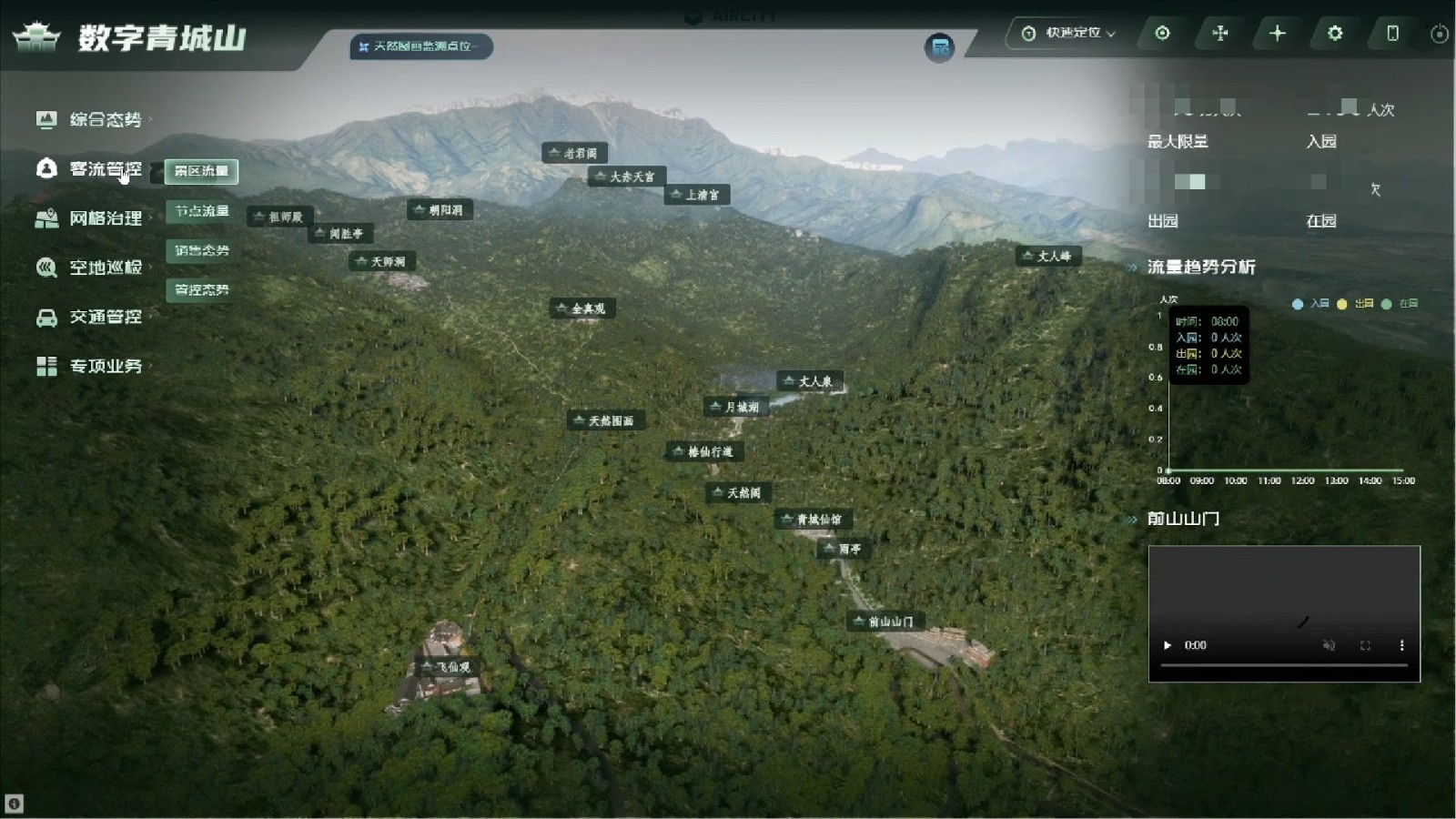1456x819 pixels.
Task: Choose the 交通管控 menu entry
Action: click(105, 317)
